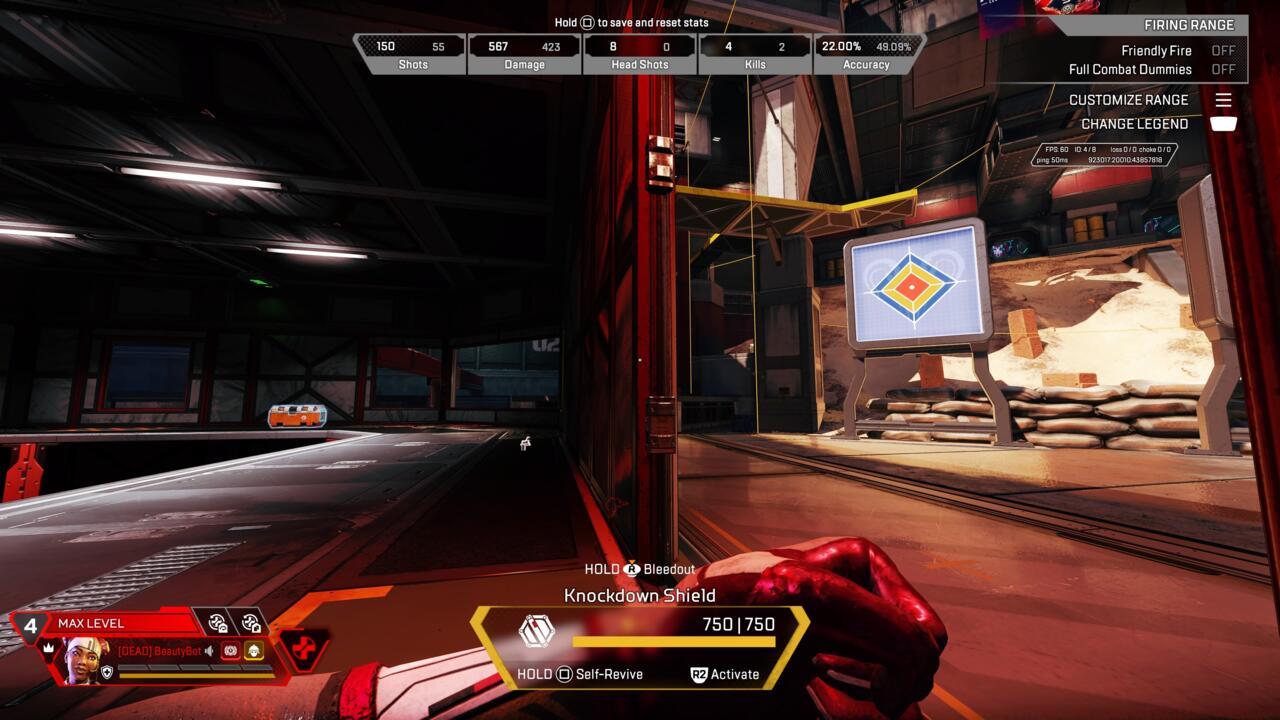
Task: Click the speaker icon next to BeautyBot
Action: [x=209, y=651]
